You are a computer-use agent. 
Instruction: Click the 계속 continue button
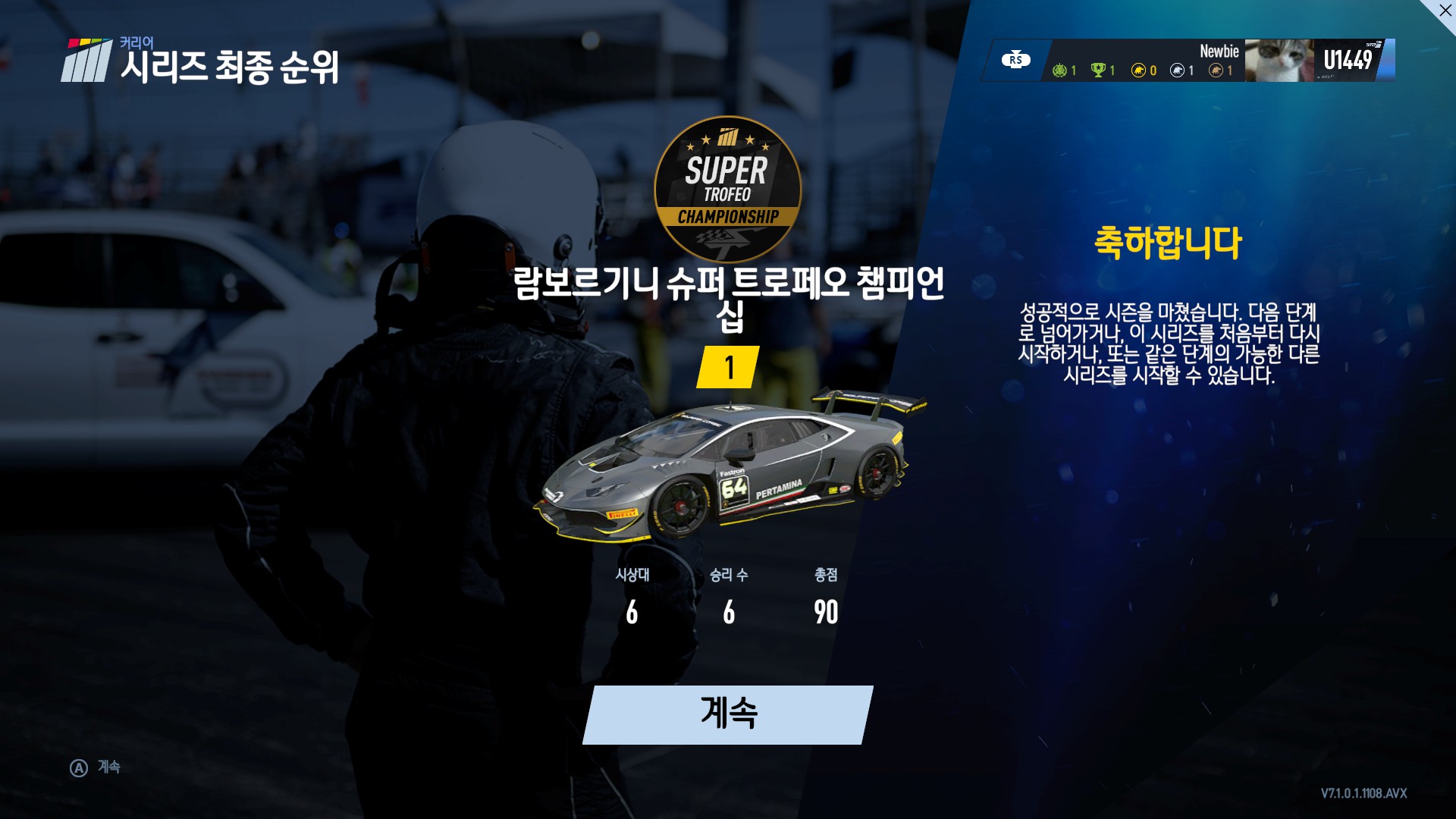tap(728, 714)
